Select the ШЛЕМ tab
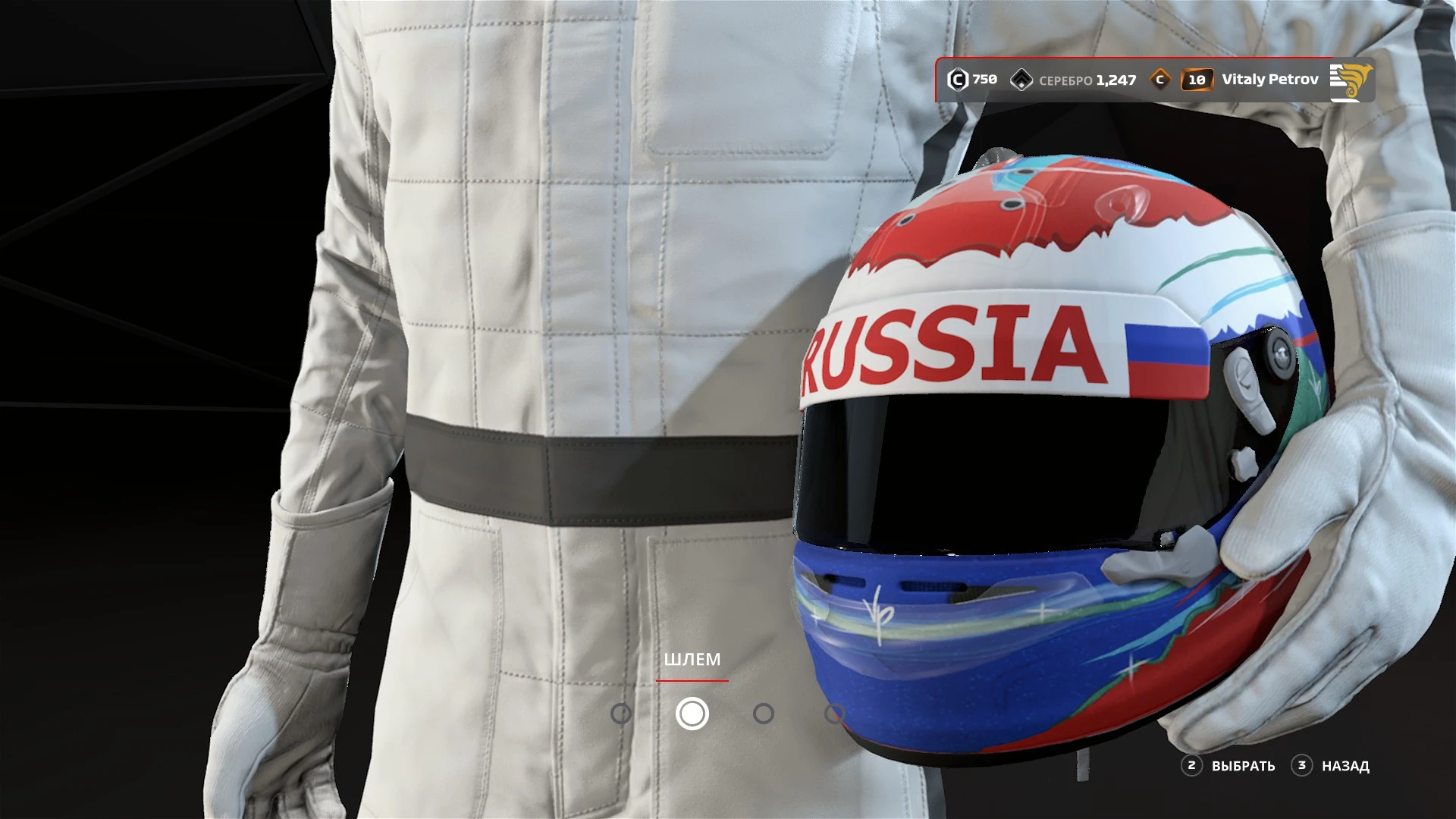Viewport: 1456px width, 819px height. pyautogui.click(x=692, y=660)
